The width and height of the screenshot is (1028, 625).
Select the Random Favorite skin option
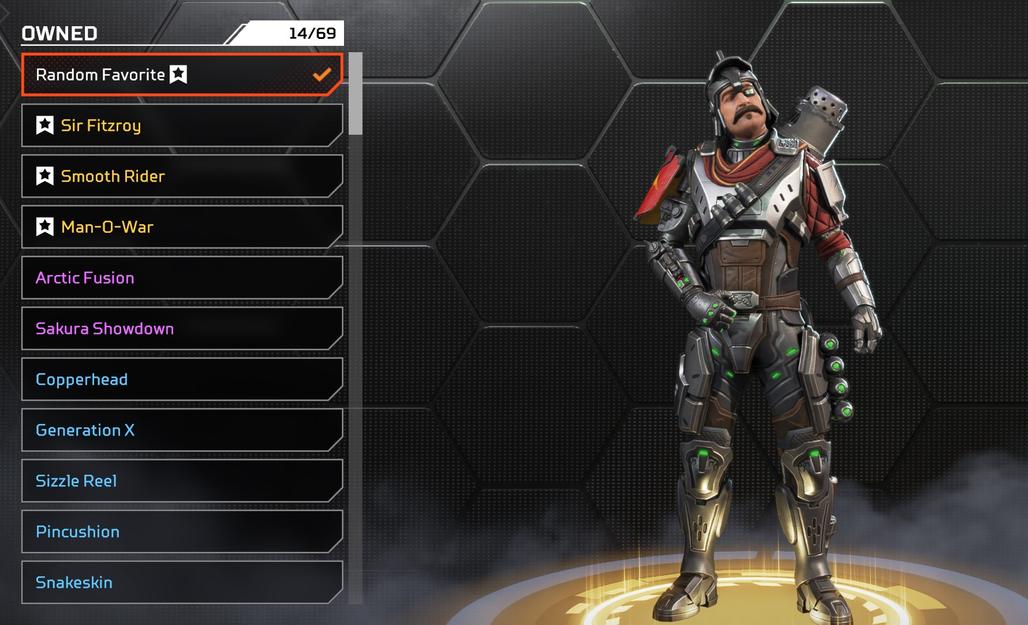pos(182,75)
